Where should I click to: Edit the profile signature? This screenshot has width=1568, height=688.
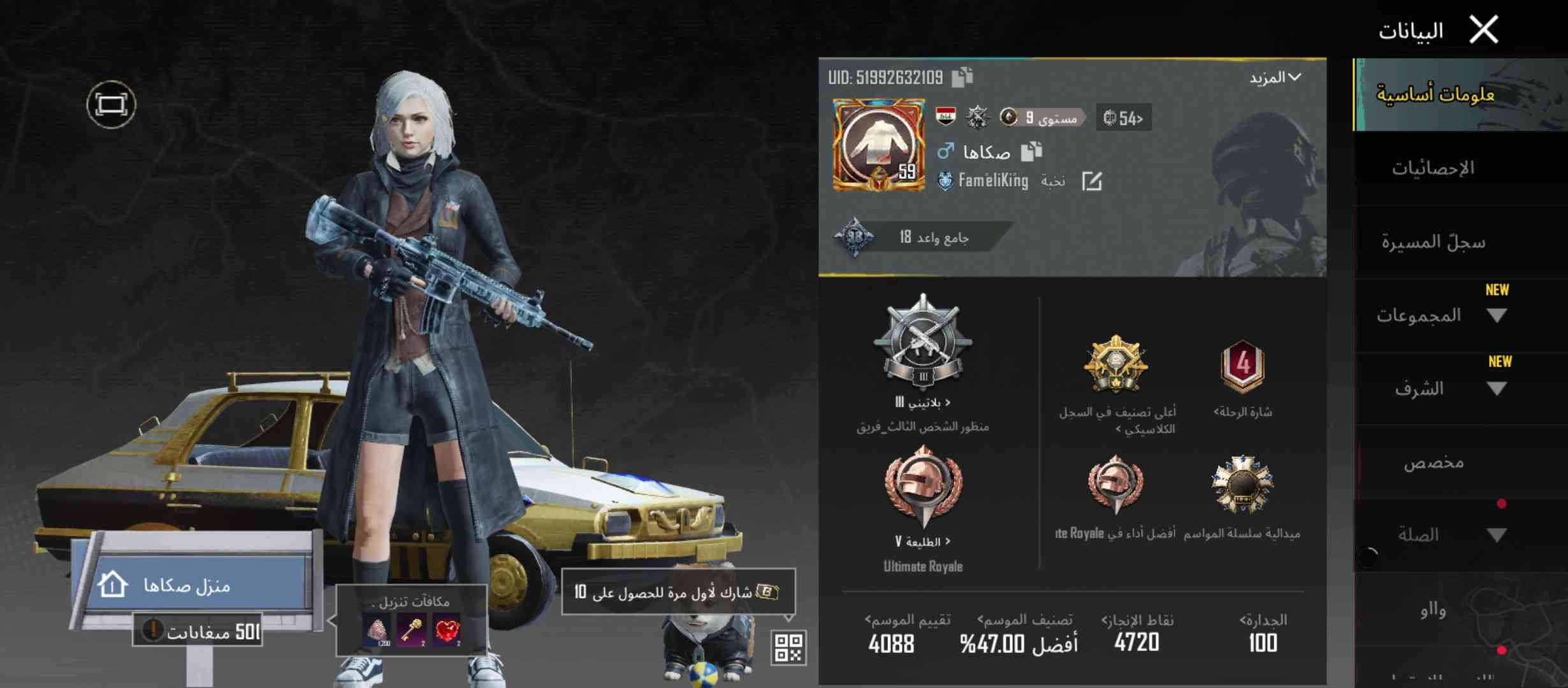pos(1092,182)
